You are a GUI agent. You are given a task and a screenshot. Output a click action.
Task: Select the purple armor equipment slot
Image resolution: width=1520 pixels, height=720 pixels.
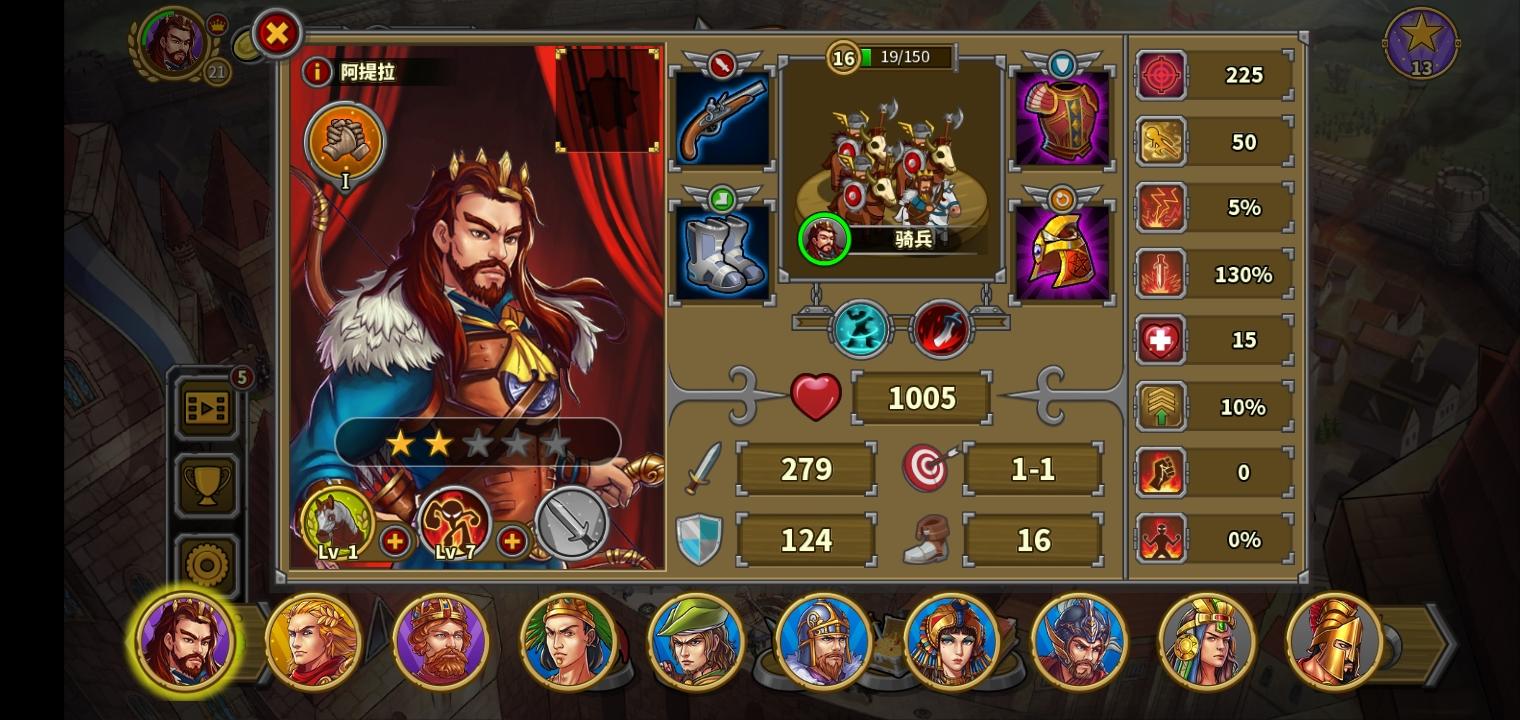click(1062, 116)
